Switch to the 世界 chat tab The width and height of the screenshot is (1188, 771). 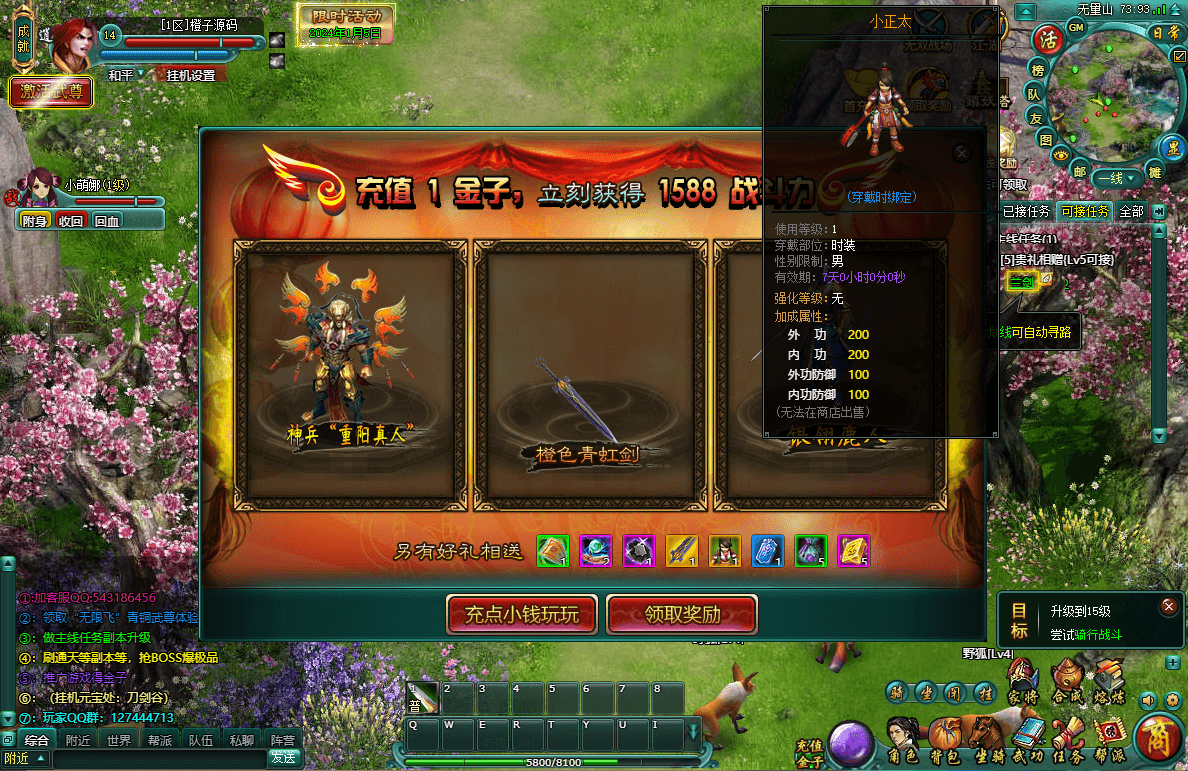click(119, 741)
